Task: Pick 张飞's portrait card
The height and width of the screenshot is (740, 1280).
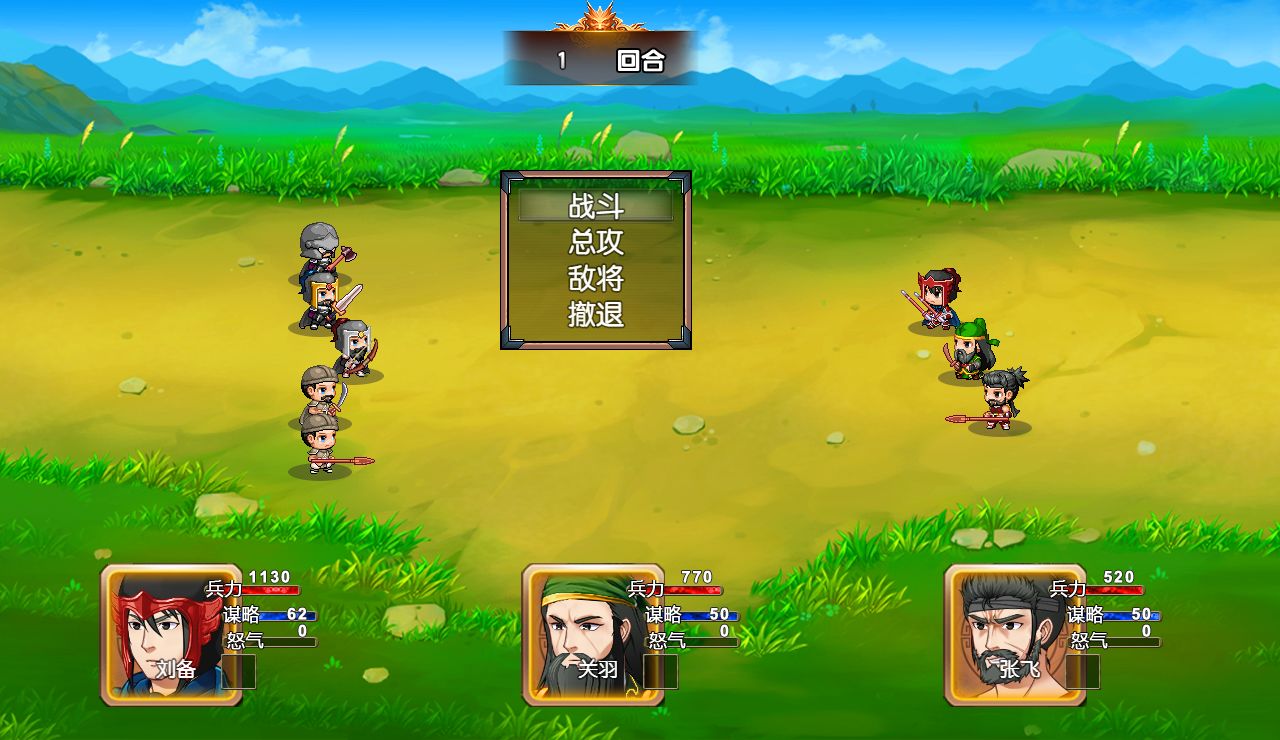Action: point(1015,635)
